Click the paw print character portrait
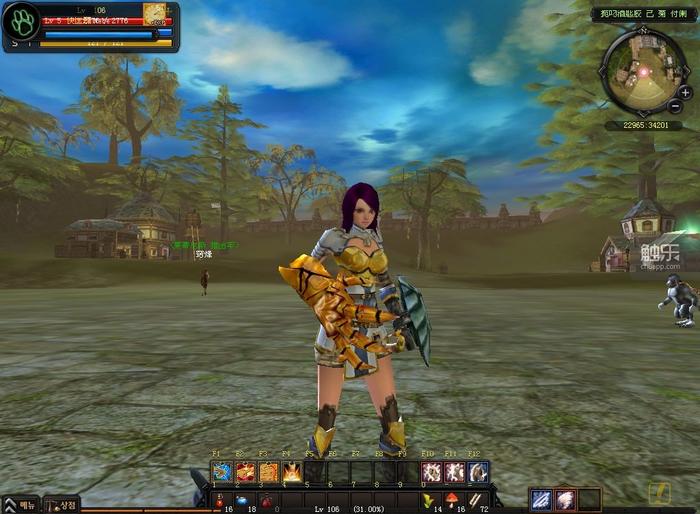Screen dimensions: 700x514 [21, 21]
